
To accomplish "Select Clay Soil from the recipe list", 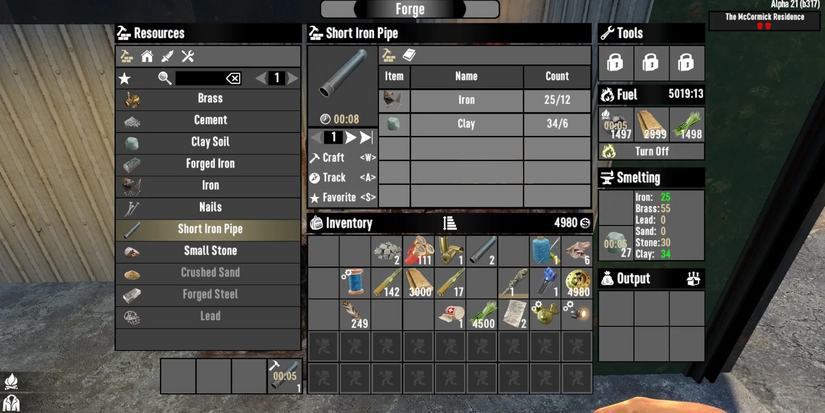I will (x=209, y=142).
